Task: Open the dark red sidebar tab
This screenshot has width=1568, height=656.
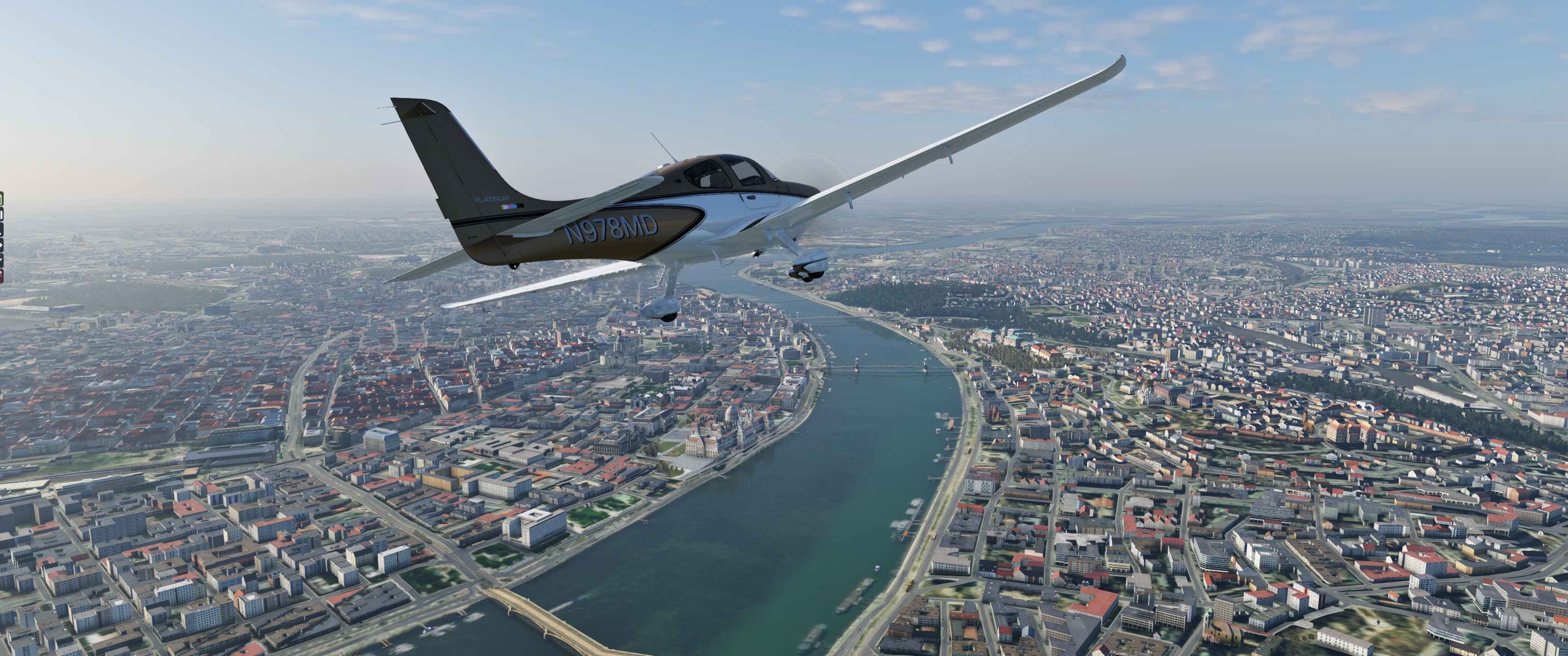Action: click(x=1, y=276)
